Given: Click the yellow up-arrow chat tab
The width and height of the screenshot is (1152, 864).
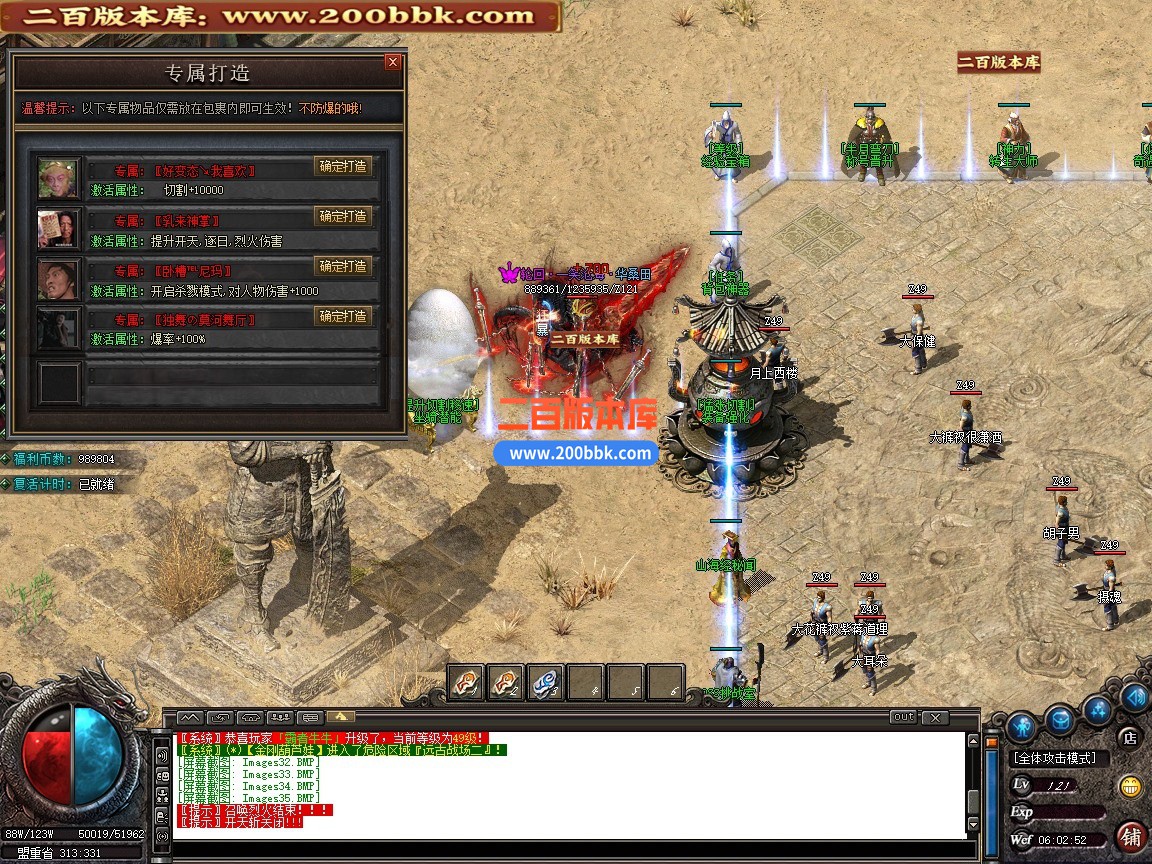Looking at the screenshot, I should 340,717.
